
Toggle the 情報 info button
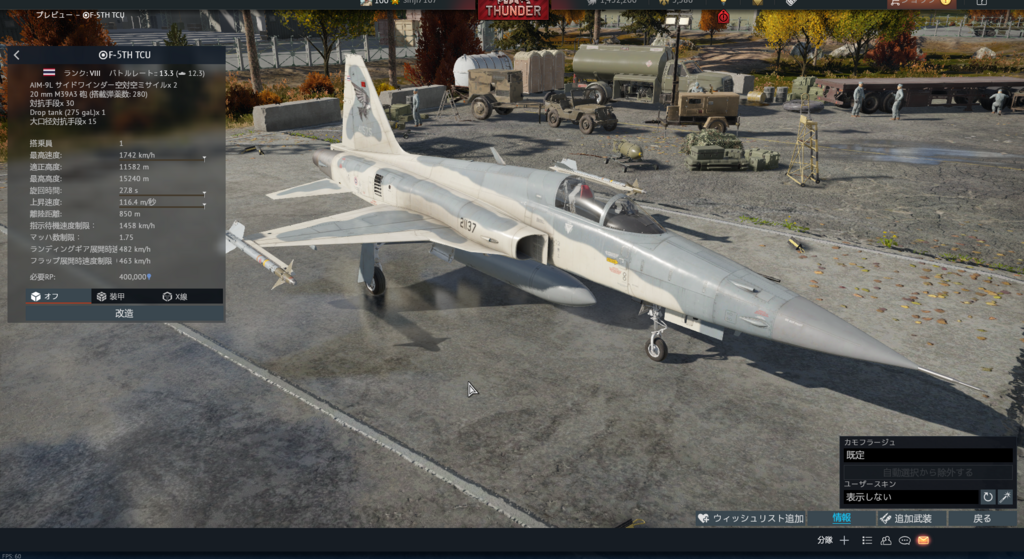tap(841, 518)
